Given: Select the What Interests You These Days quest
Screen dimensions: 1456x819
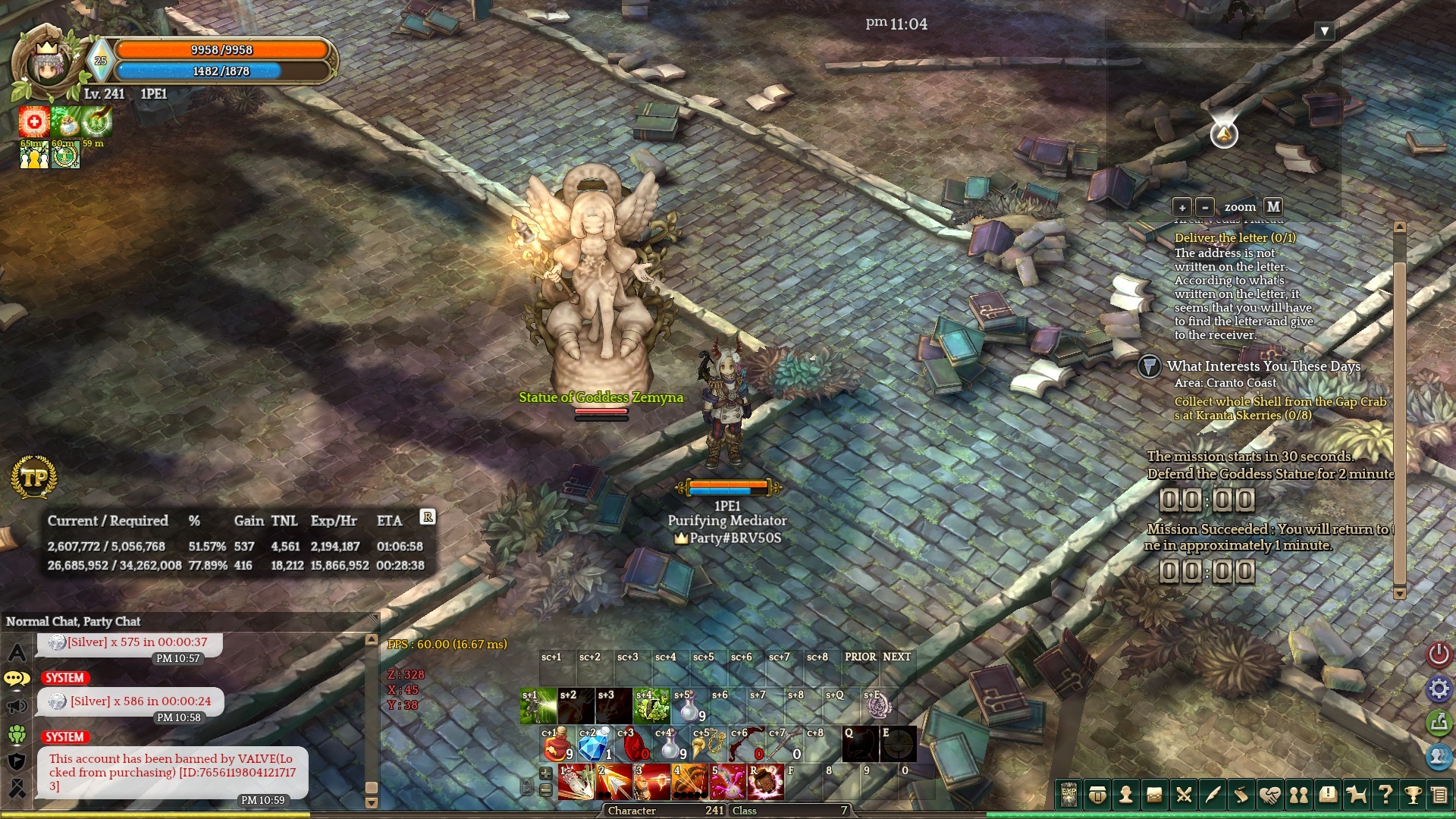Looking at the screenshot, I should 1263,366.
